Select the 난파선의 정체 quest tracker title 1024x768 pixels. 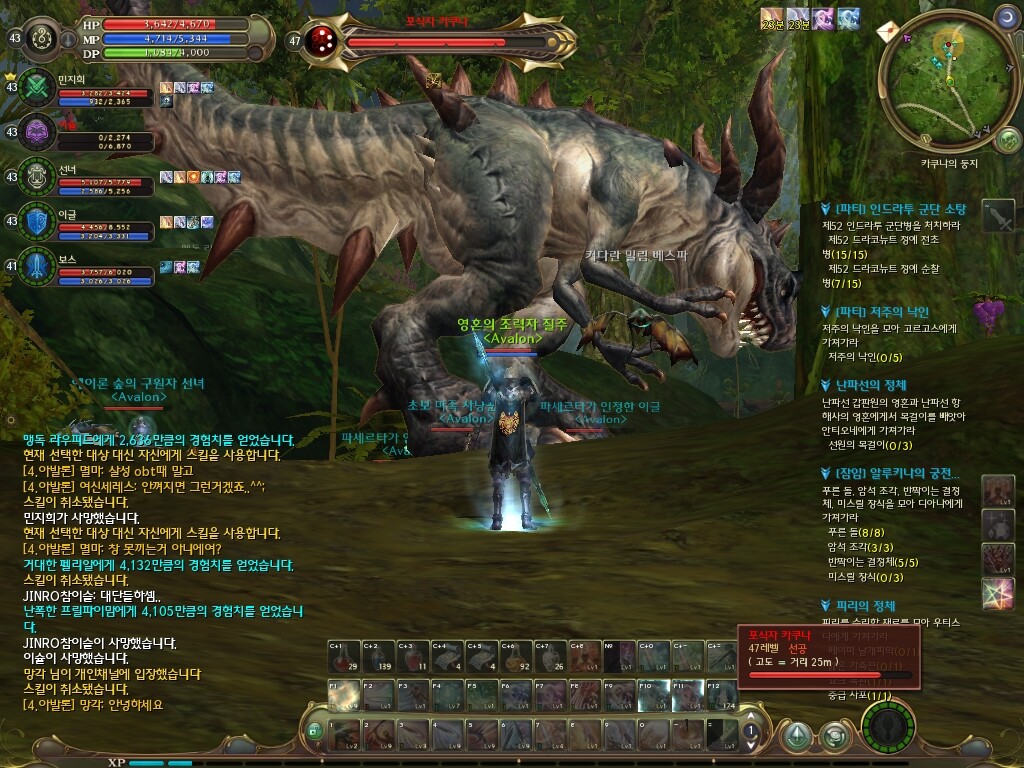[x=870, y=385]
